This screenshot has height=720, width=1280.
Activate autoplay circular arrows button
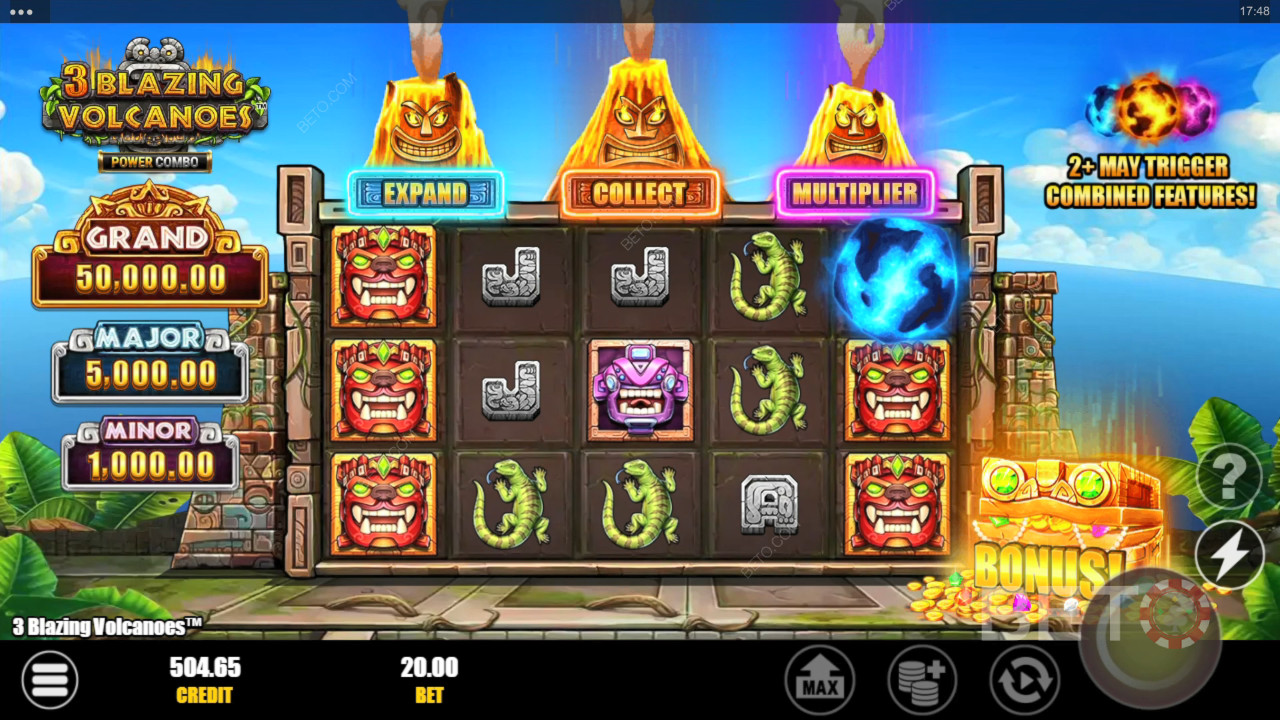coord(1024,680)
